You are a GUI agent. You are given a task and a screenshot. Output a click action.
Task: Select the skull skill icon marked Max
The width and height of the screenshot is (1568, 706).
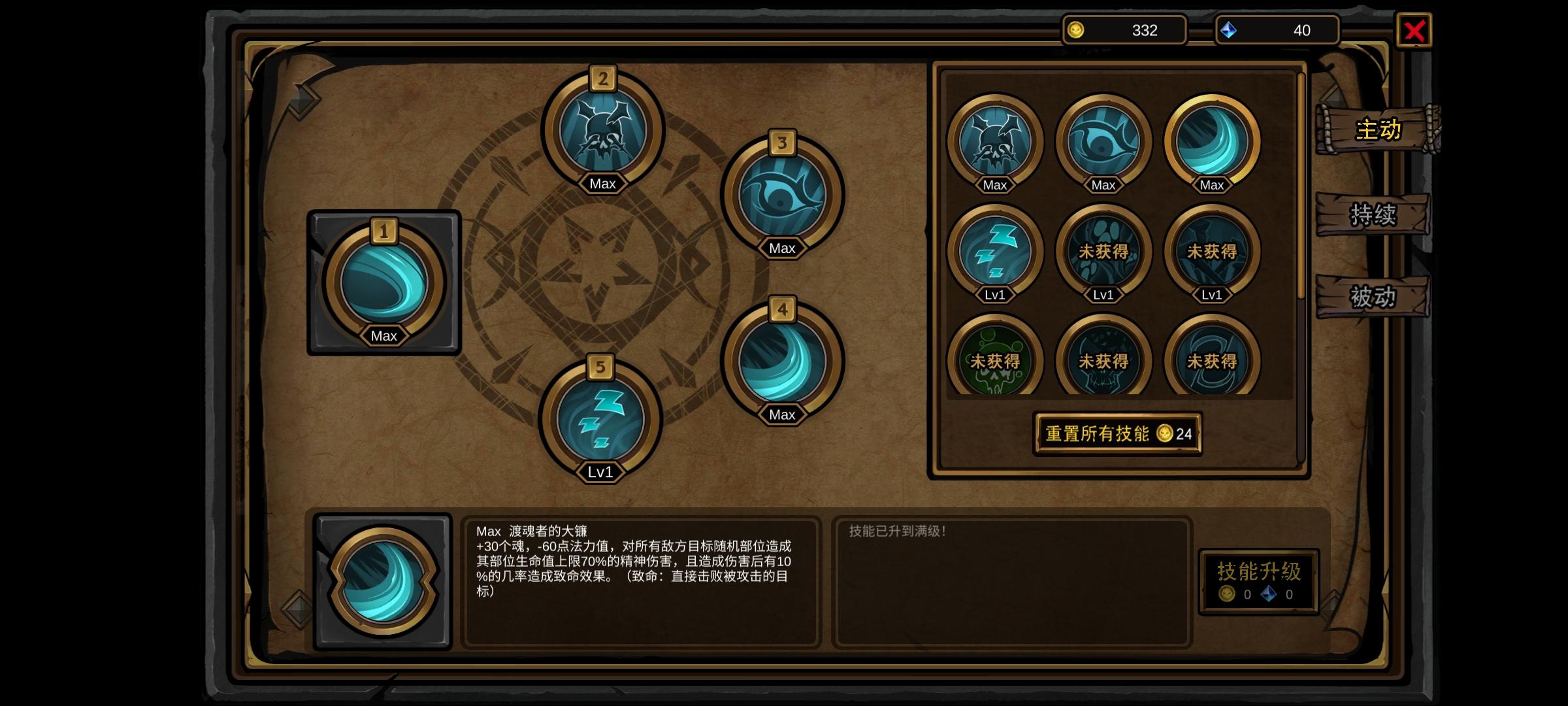tap(995, 139)
